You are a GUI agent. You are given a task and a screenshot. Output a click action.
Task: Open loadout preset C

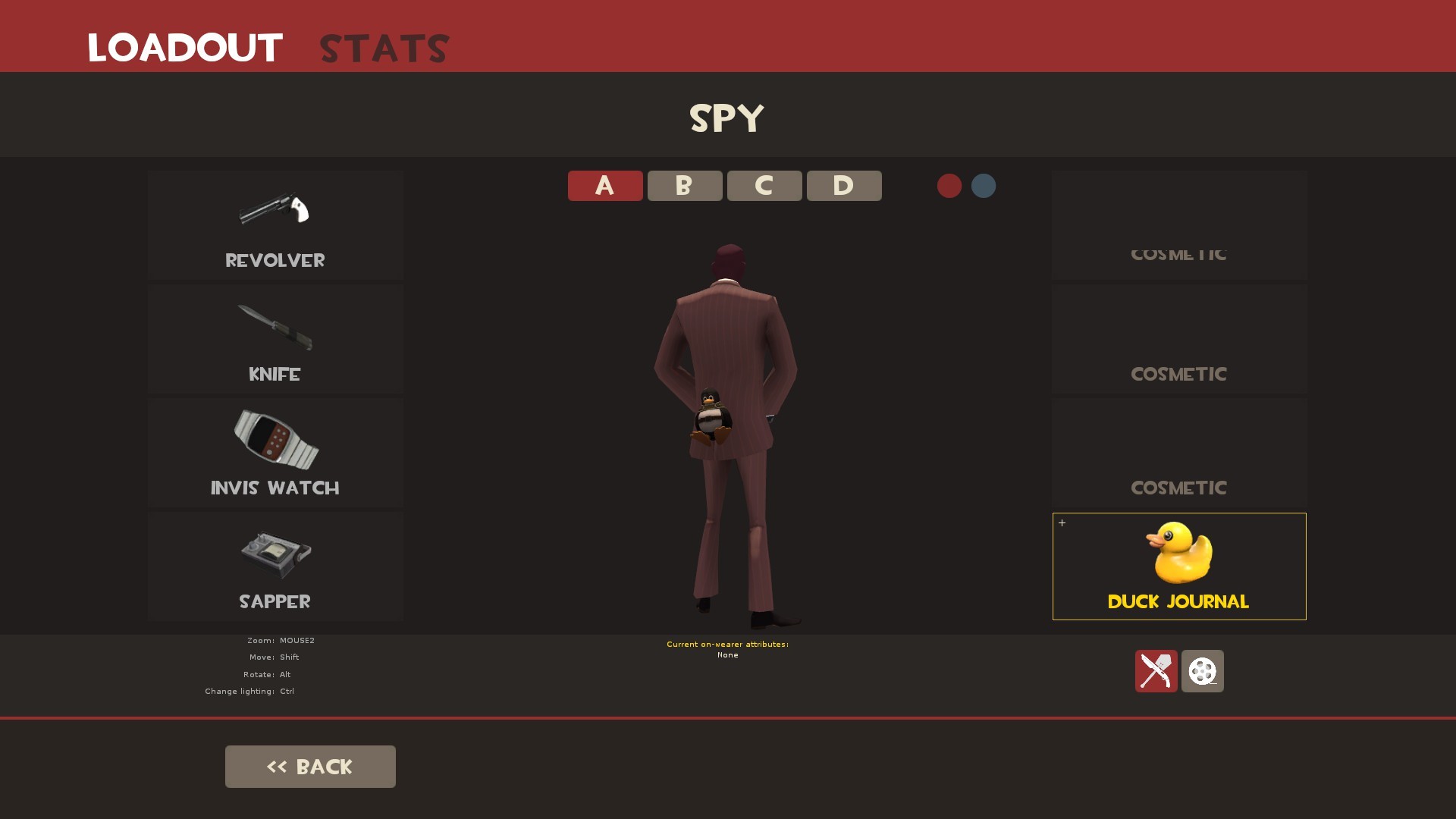(764, 185)
